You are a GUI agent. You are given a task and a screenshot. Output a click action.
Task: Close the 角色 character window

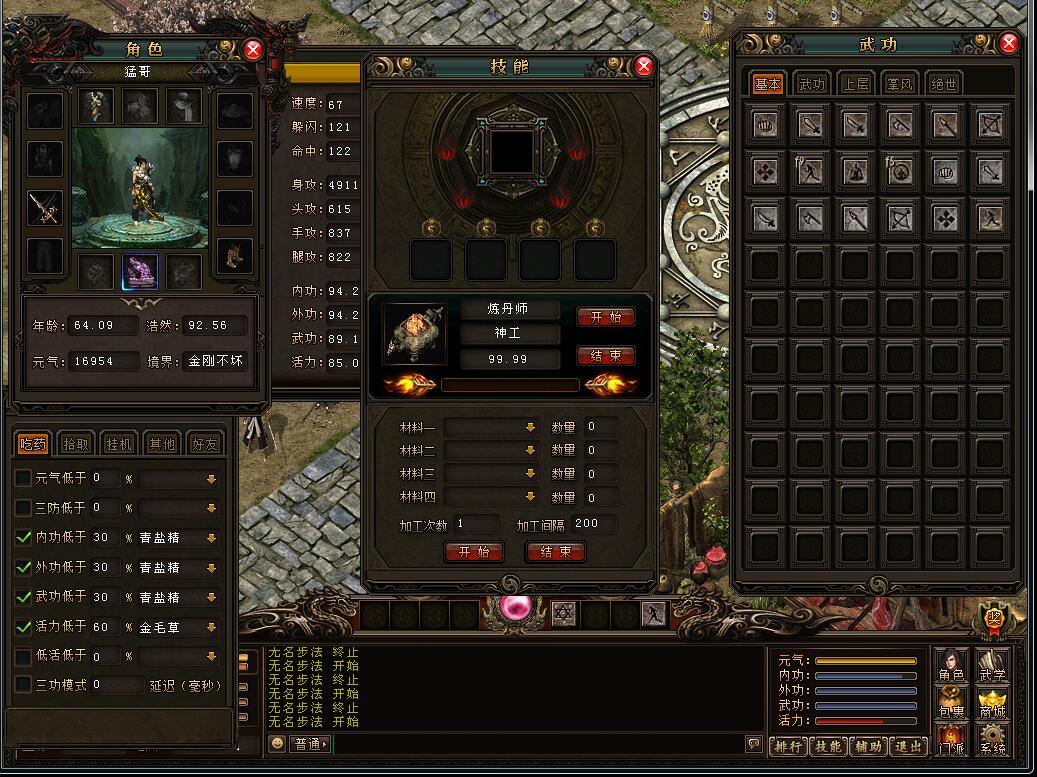click(253, 49)
